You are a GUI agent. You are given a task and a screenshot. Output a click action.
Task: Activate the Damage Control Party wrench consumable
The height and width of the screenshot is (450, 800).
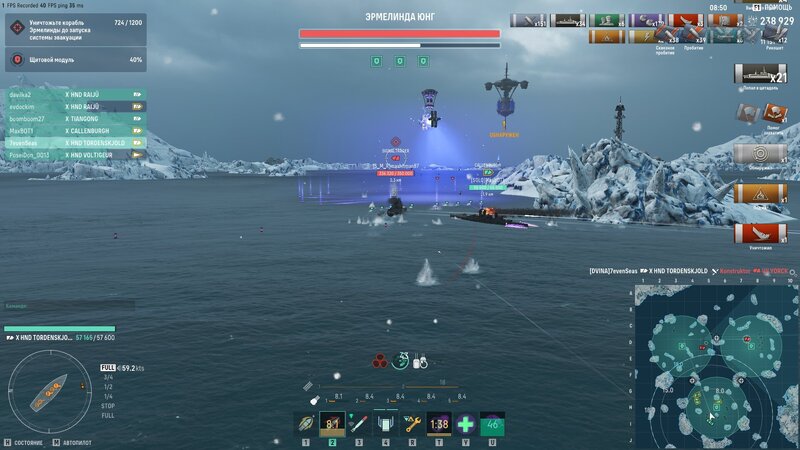(x=411, y=423)
